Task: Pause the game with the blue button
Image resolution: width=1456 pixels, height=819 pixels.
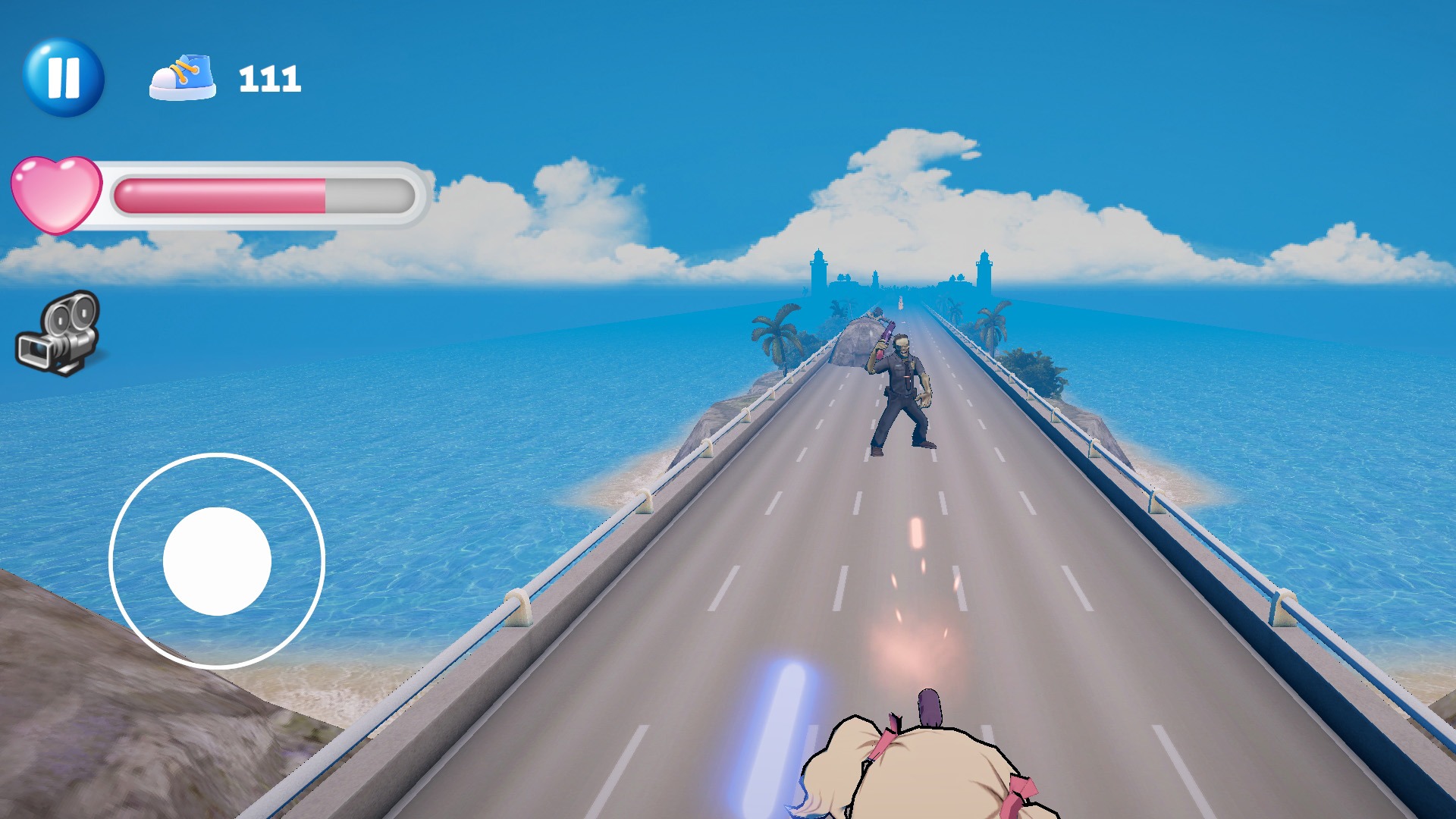Action: [x=64, y=77]
